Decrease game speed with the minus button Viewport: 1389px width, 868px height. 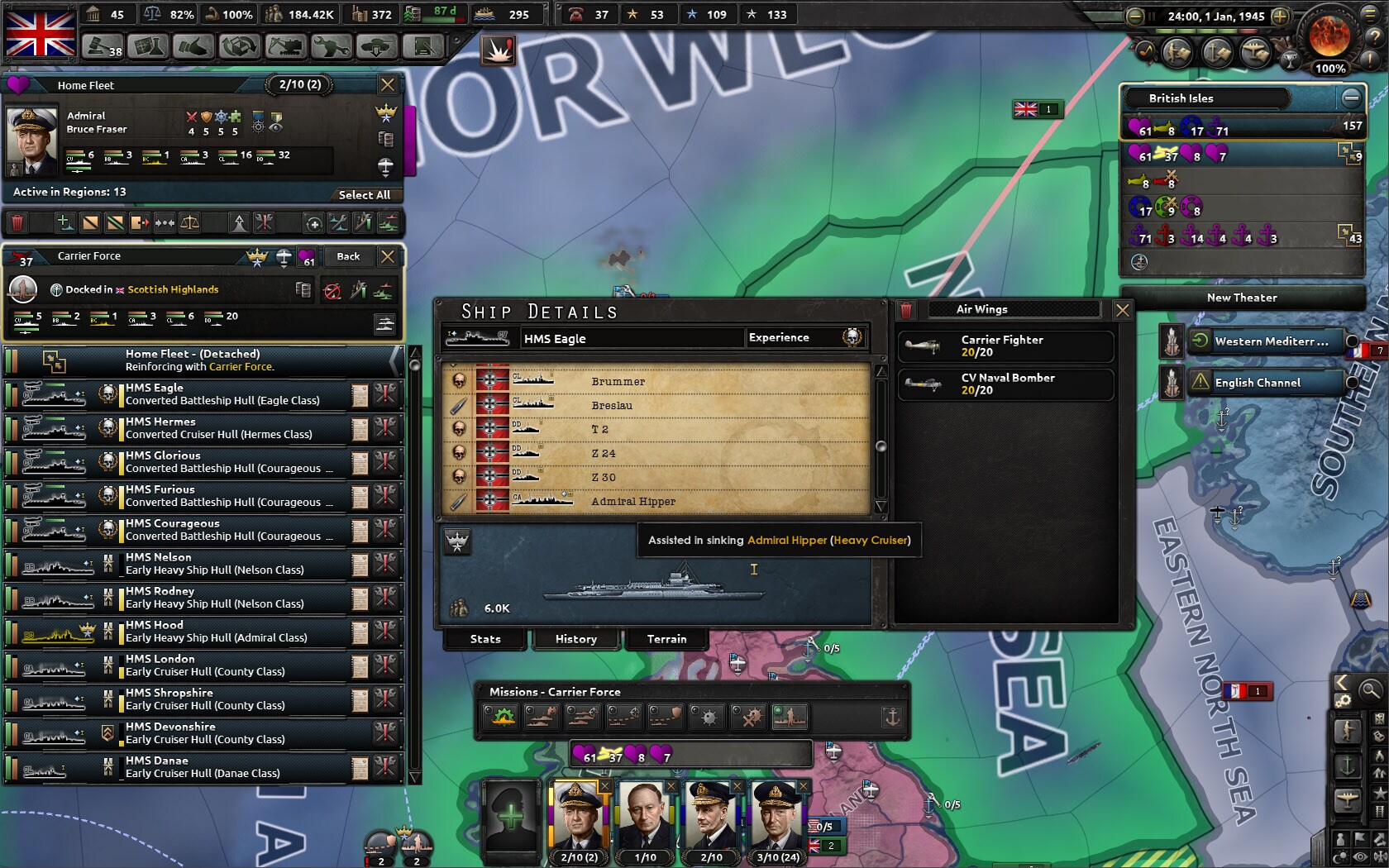1135,17
